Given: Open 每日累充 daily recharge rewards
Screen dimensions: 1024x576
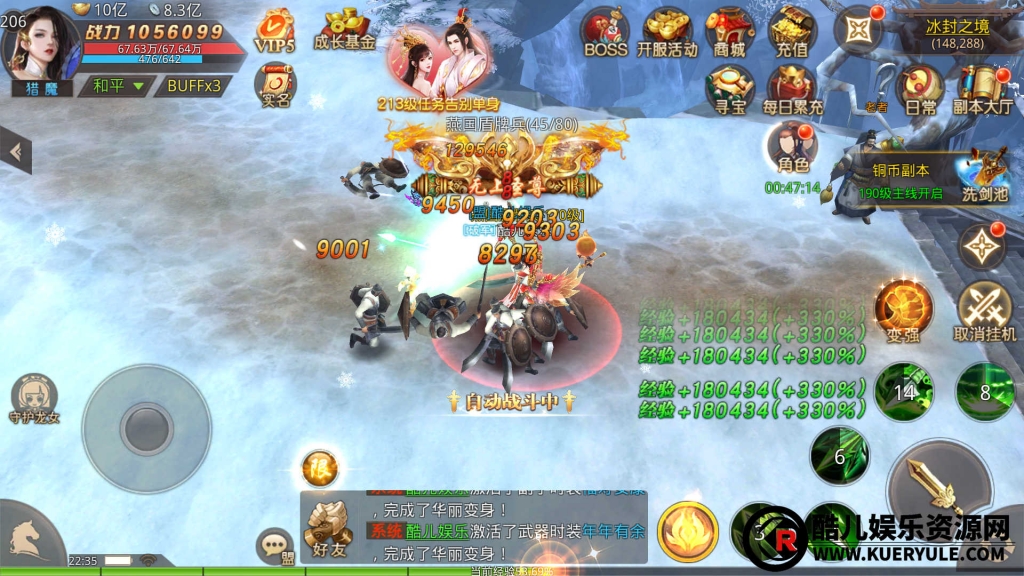Looking at the screenshot, I should coord(794,88).
